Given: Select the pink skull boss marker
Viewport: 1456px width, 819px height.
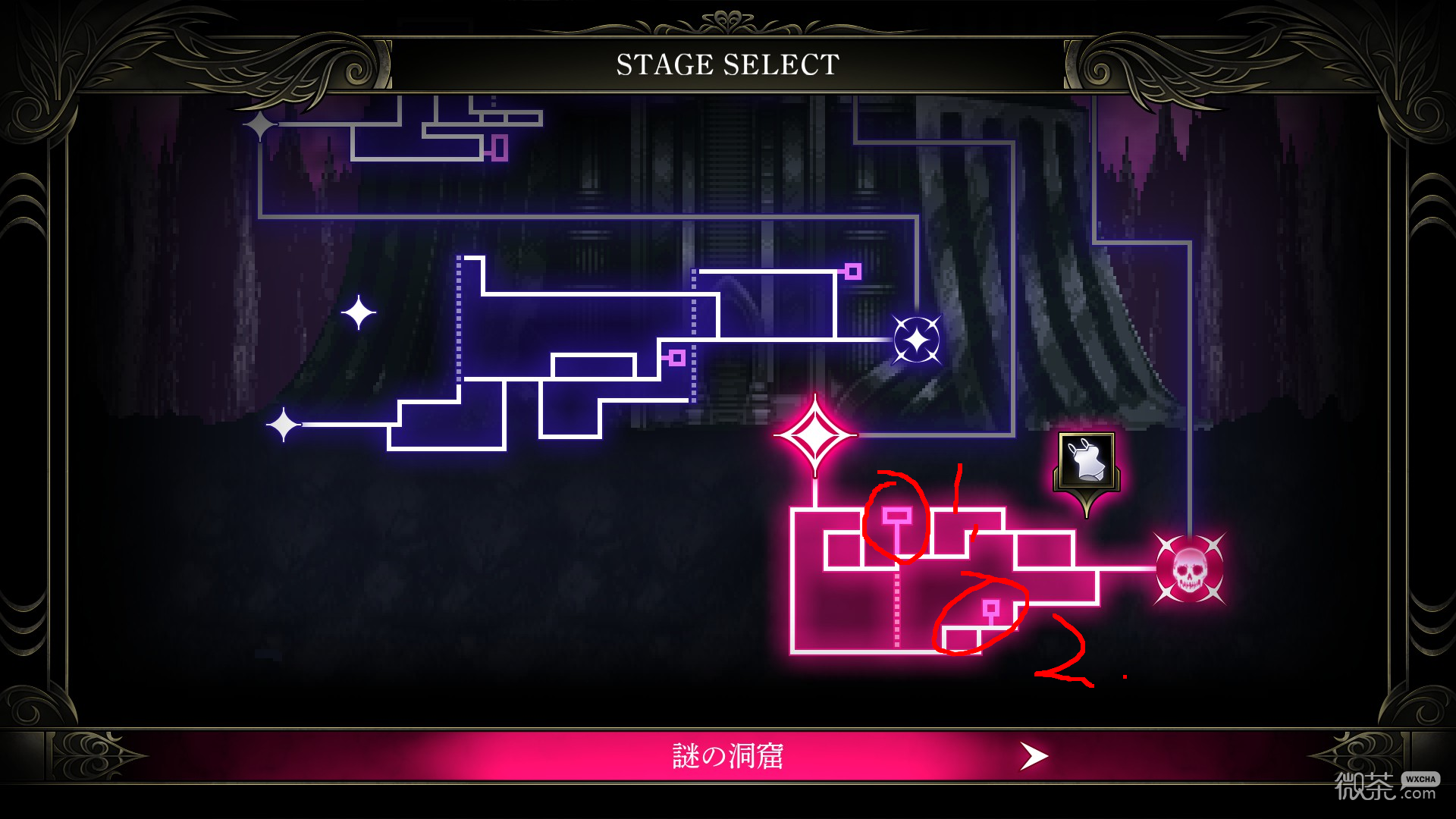Looking at the screenshot, I should [x=1189, y=567].
